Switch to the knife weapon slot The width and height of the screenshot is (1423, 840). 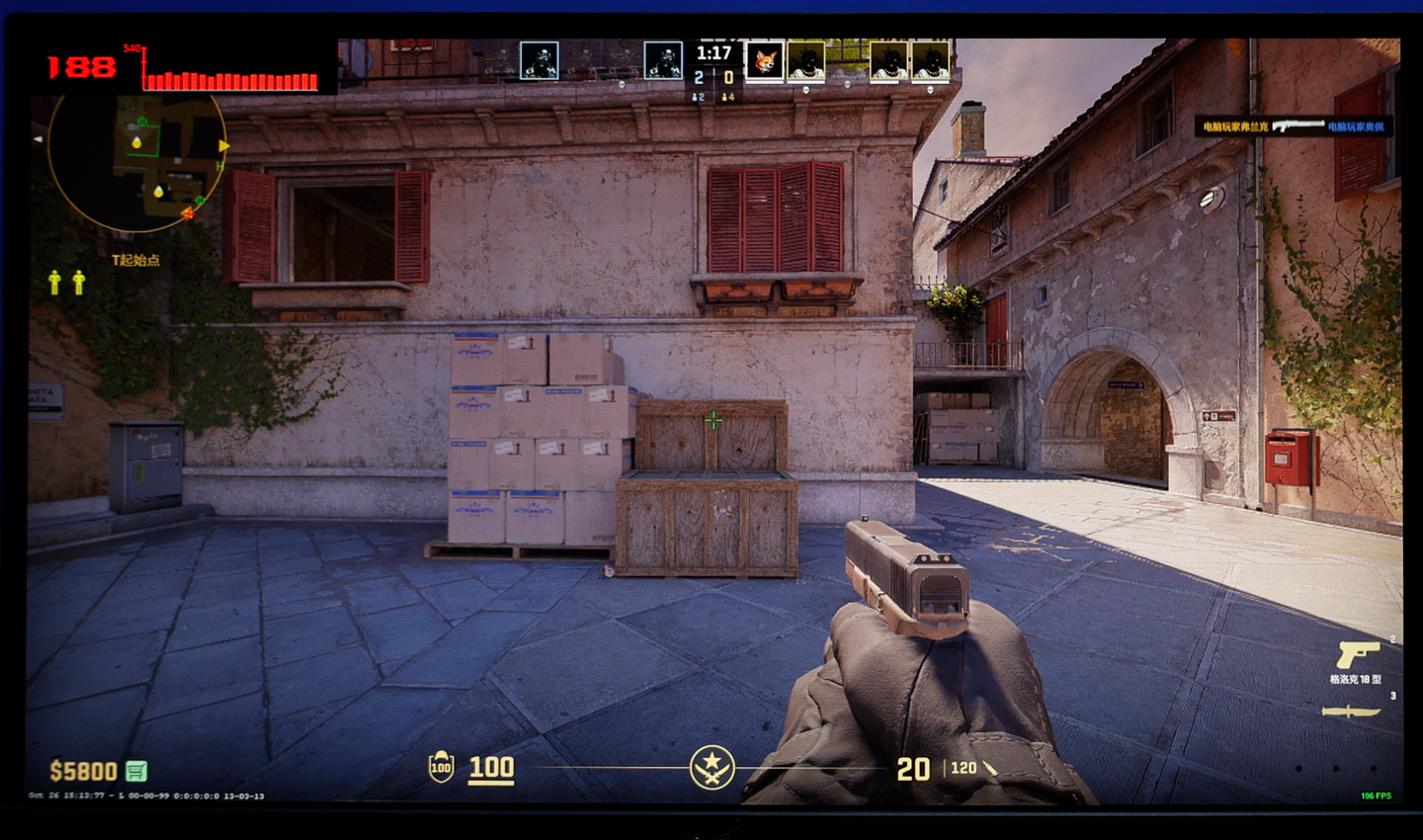1351,712
